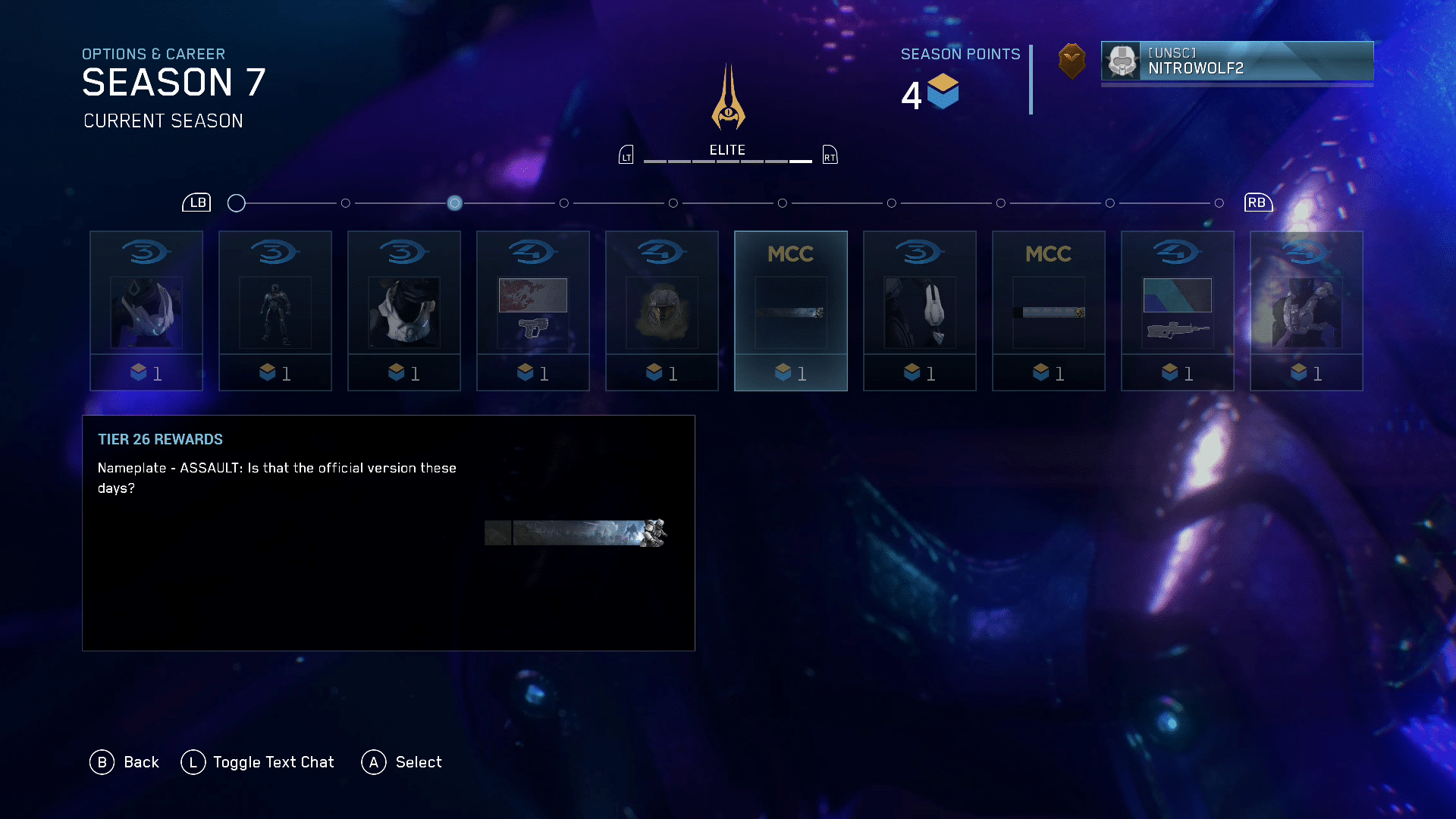
Task: Select the Halo 3 white shoulder armor tile
Action: (x=920, y=311)
